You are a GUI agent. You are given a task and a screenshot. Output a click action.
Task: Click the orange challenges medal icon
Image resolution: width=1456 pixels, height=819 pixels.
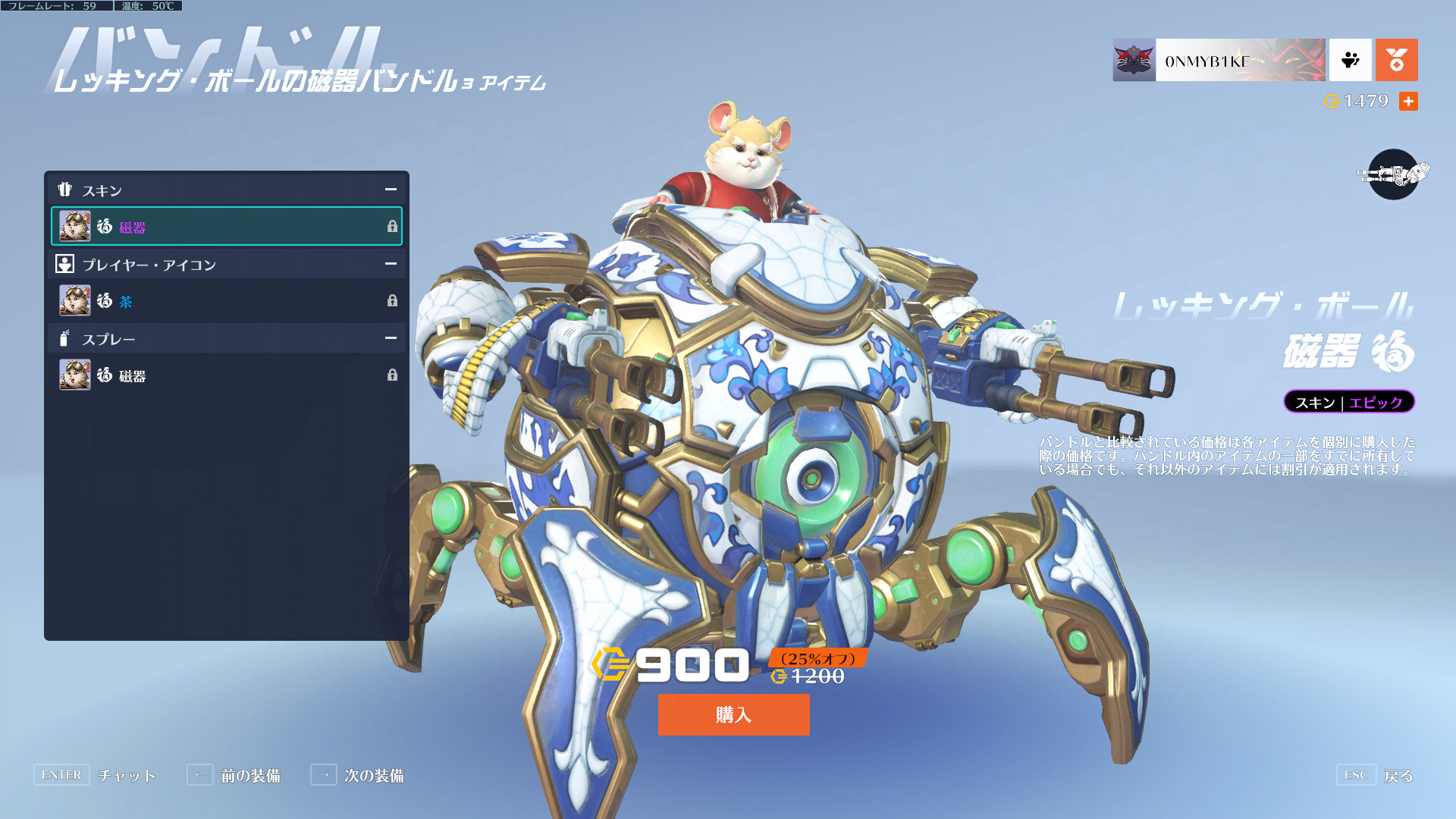pos(1396,60)
